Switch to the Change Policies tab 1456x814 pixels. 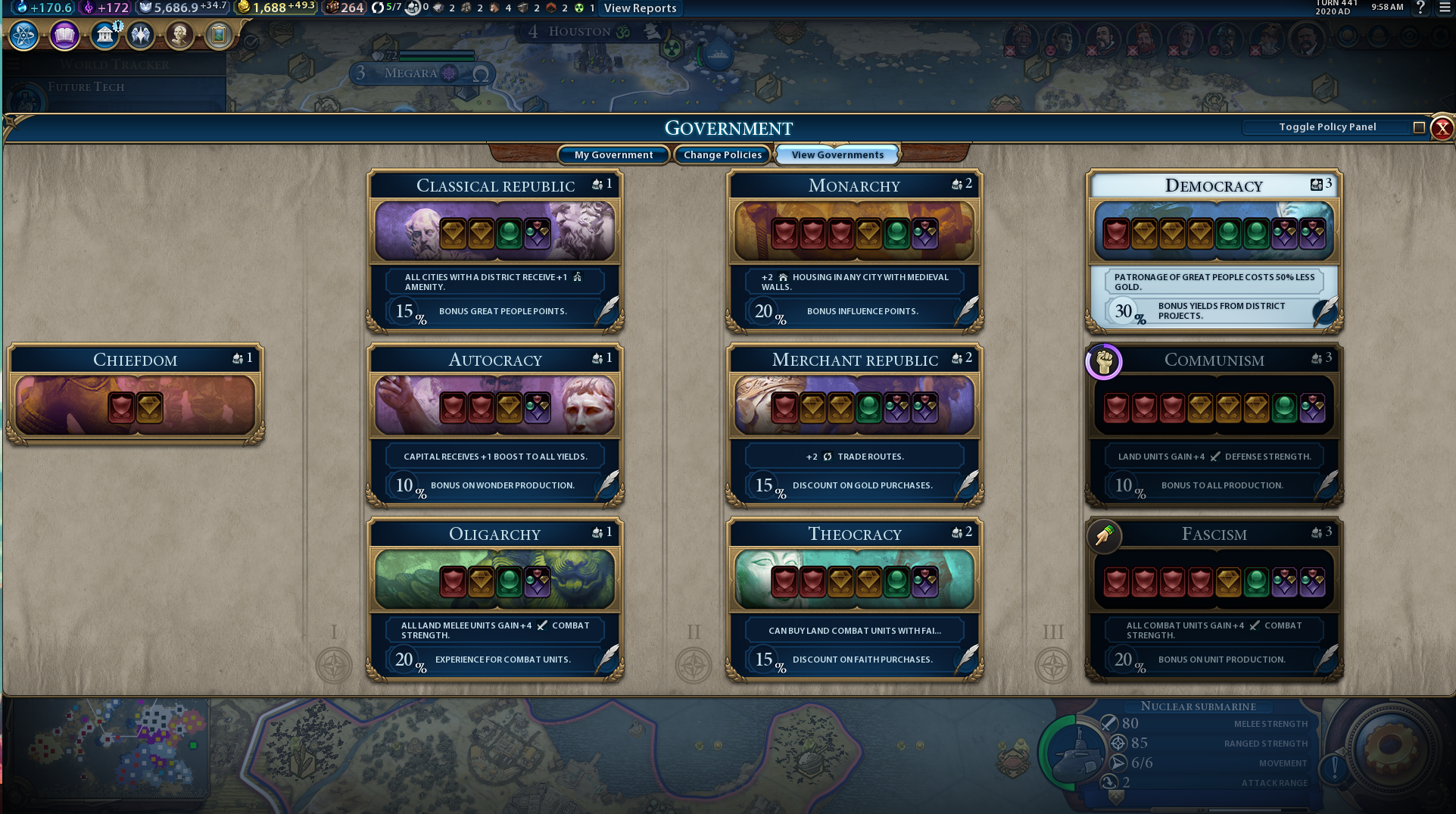tap(722, 154)
